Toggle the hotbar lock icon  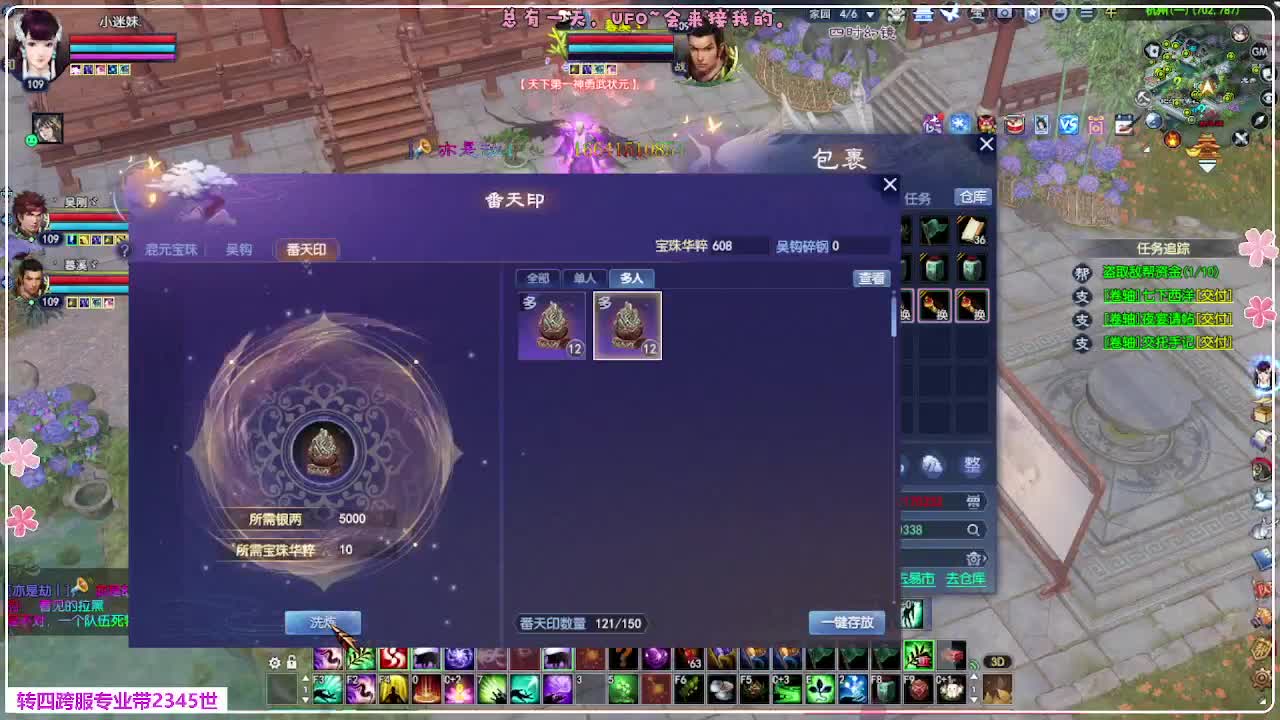pyautogui.click(x=291, y=662)
